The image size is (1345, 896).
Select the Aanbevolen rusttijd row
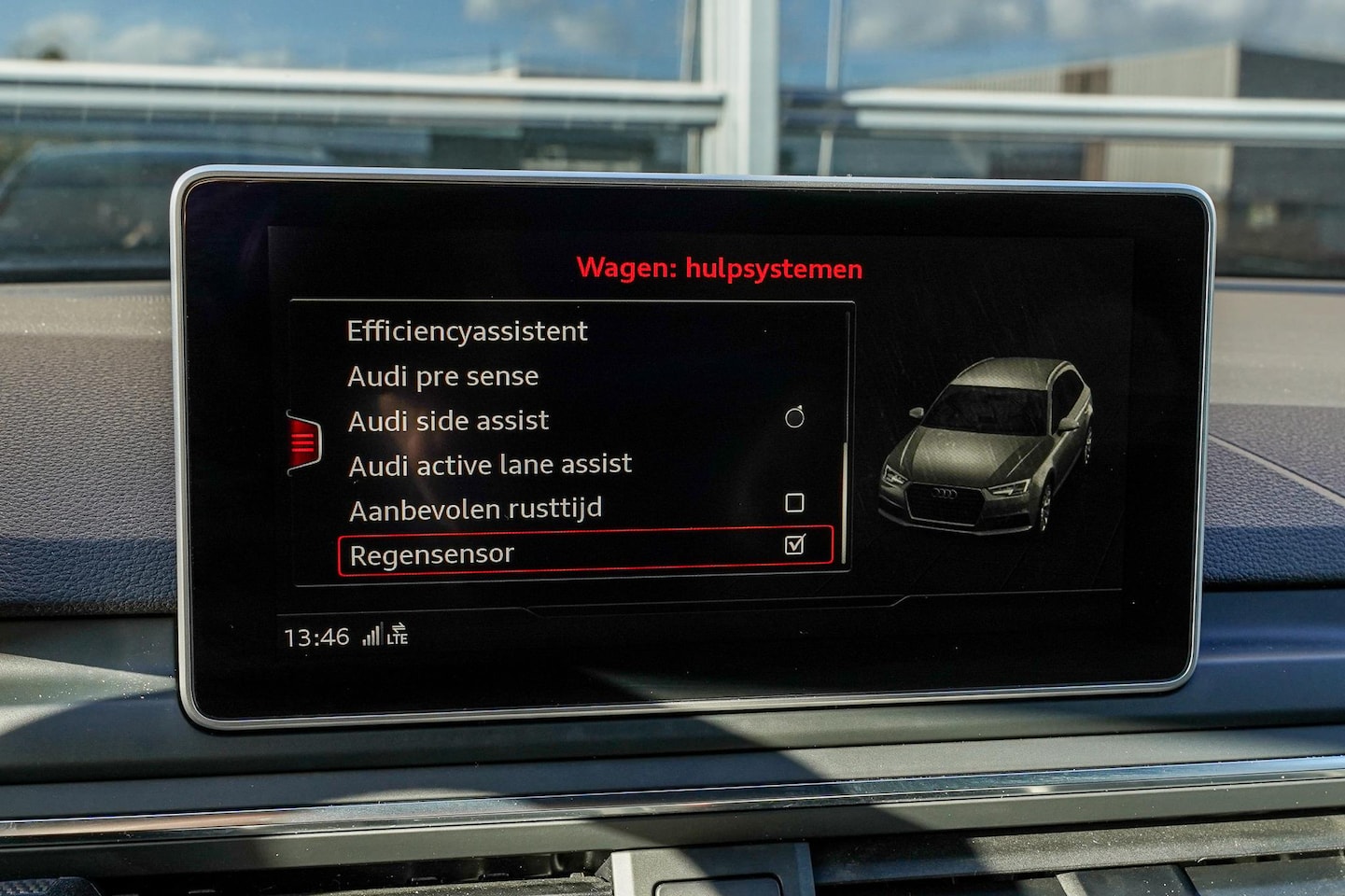tap(475, 510)
